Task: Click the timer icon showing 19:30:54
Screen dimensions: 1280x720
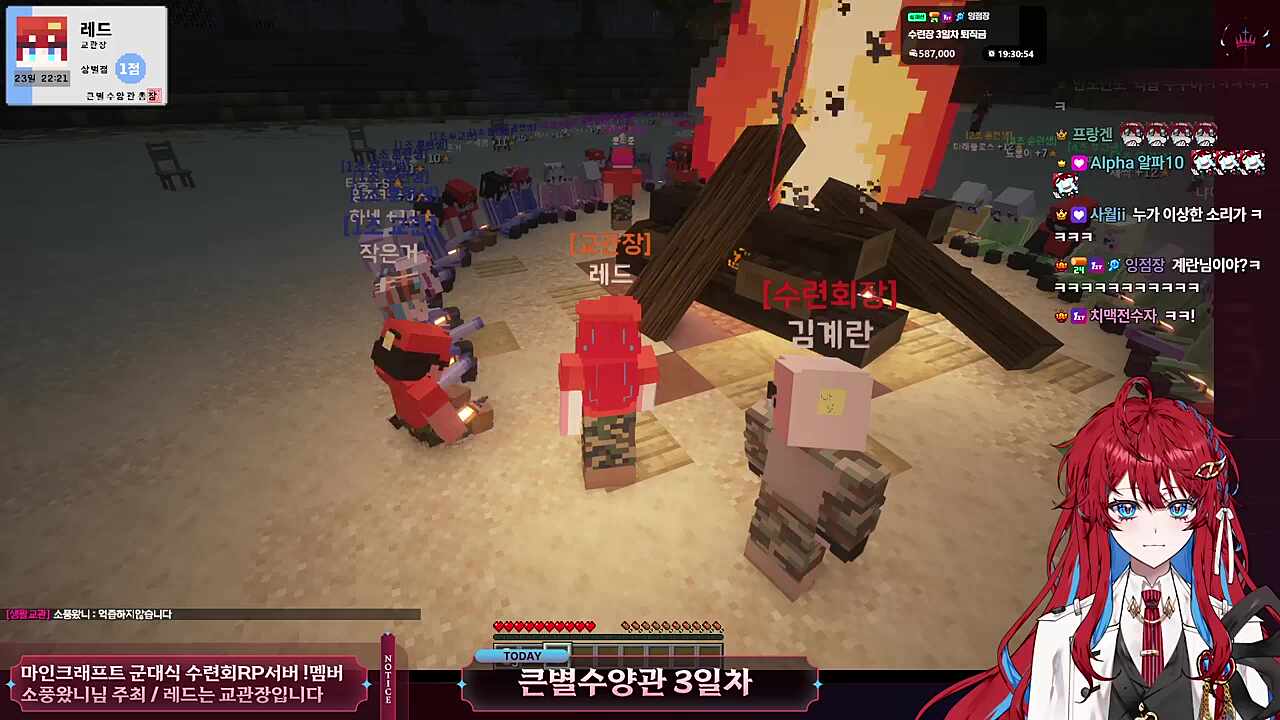Action: (x=992, y=53)
